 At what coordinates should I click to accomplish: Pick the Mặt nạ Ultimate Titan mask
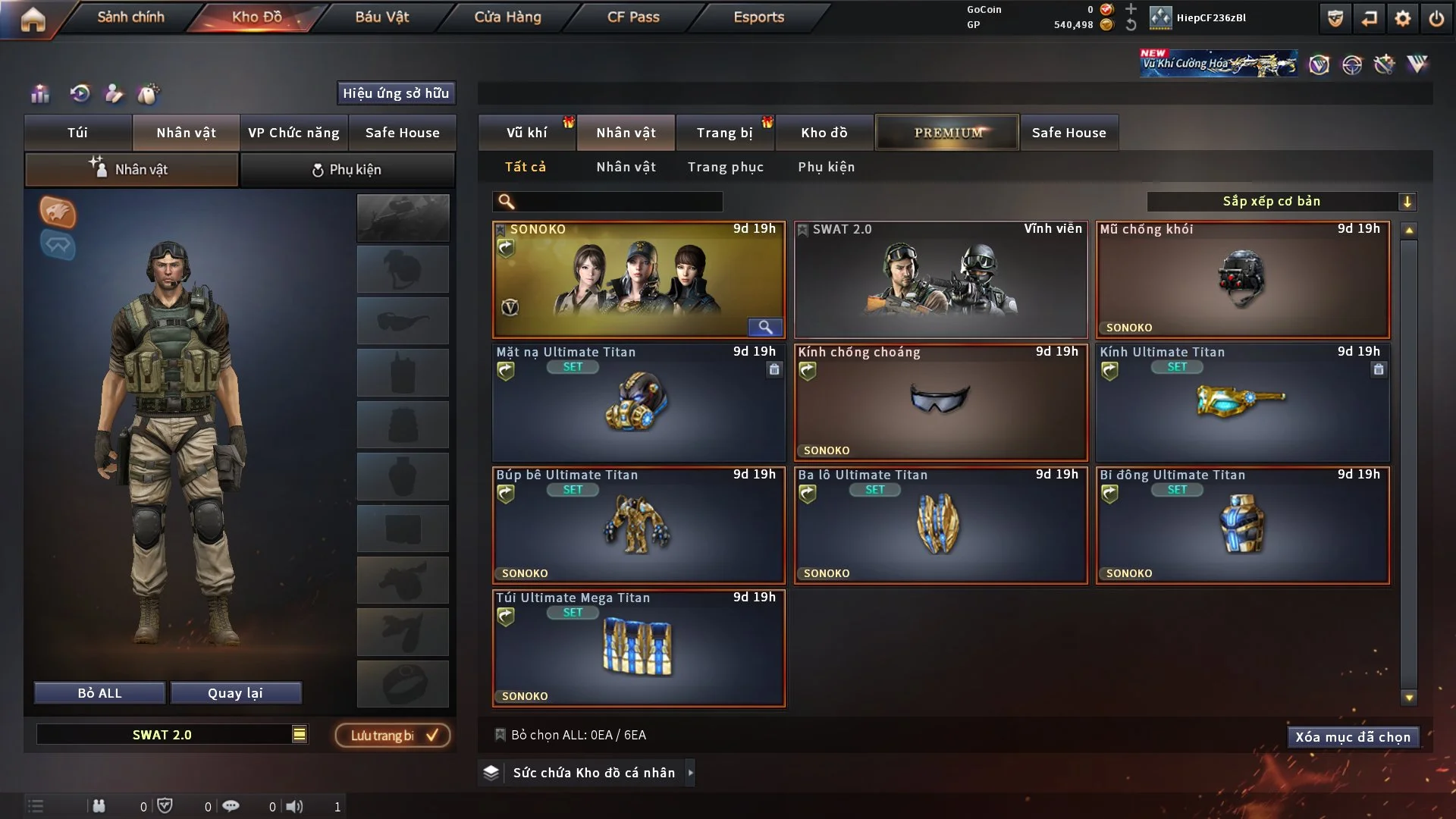pyautogui.click(x=639, y=403)
